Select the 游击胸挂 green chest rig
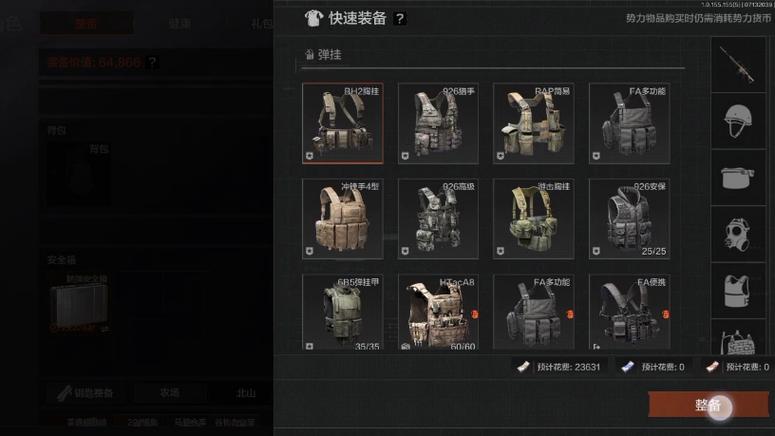The image size is (775, 436). (x=533, y=219)
